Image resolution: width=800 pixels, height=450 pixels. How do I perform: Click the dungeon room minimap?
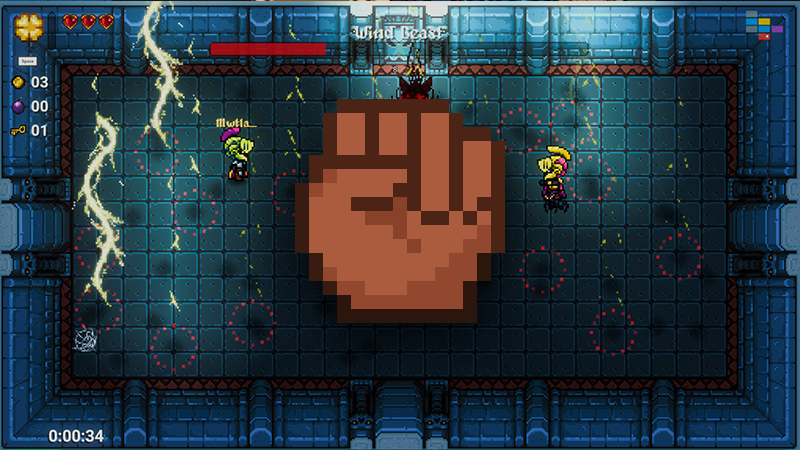(764, 25)
